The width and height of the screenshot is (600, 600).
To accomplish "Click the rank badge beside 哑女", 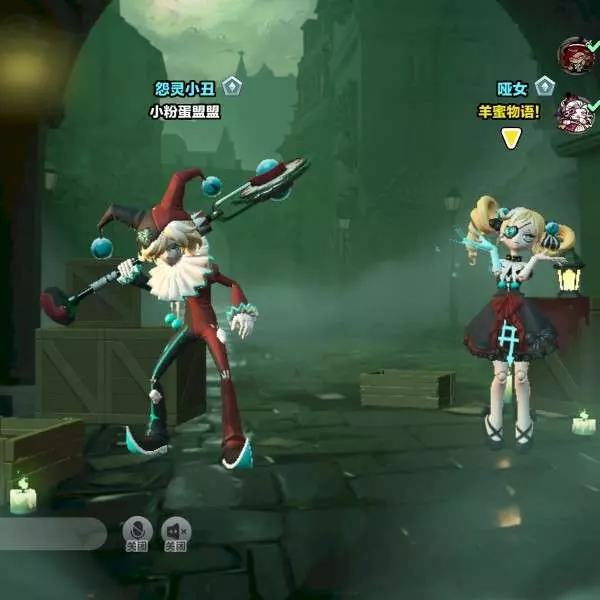I will coord(544,87).
